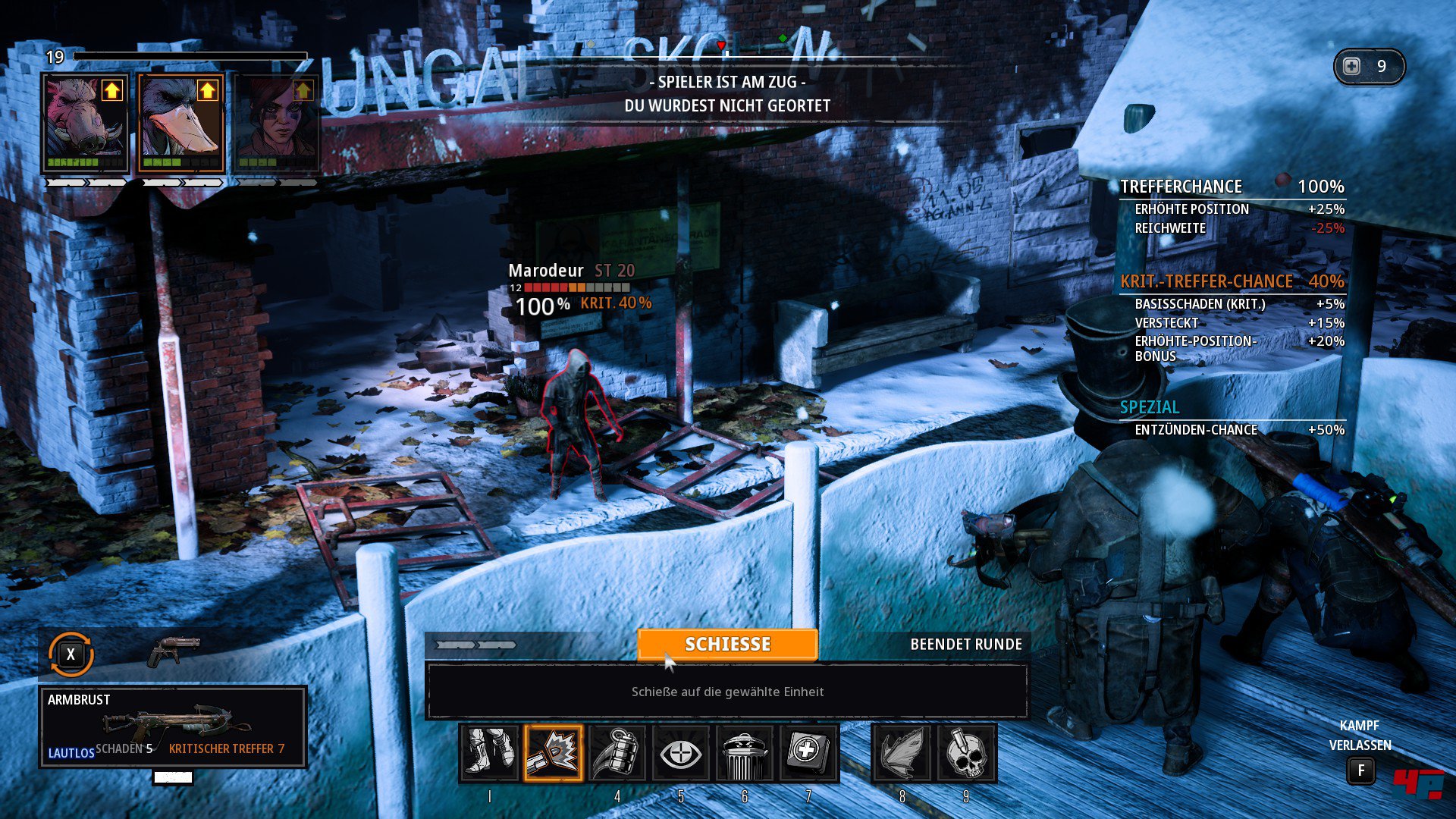Activate the medkit heal ability
Screen dimensions: 1456x819
coord(808,752)
